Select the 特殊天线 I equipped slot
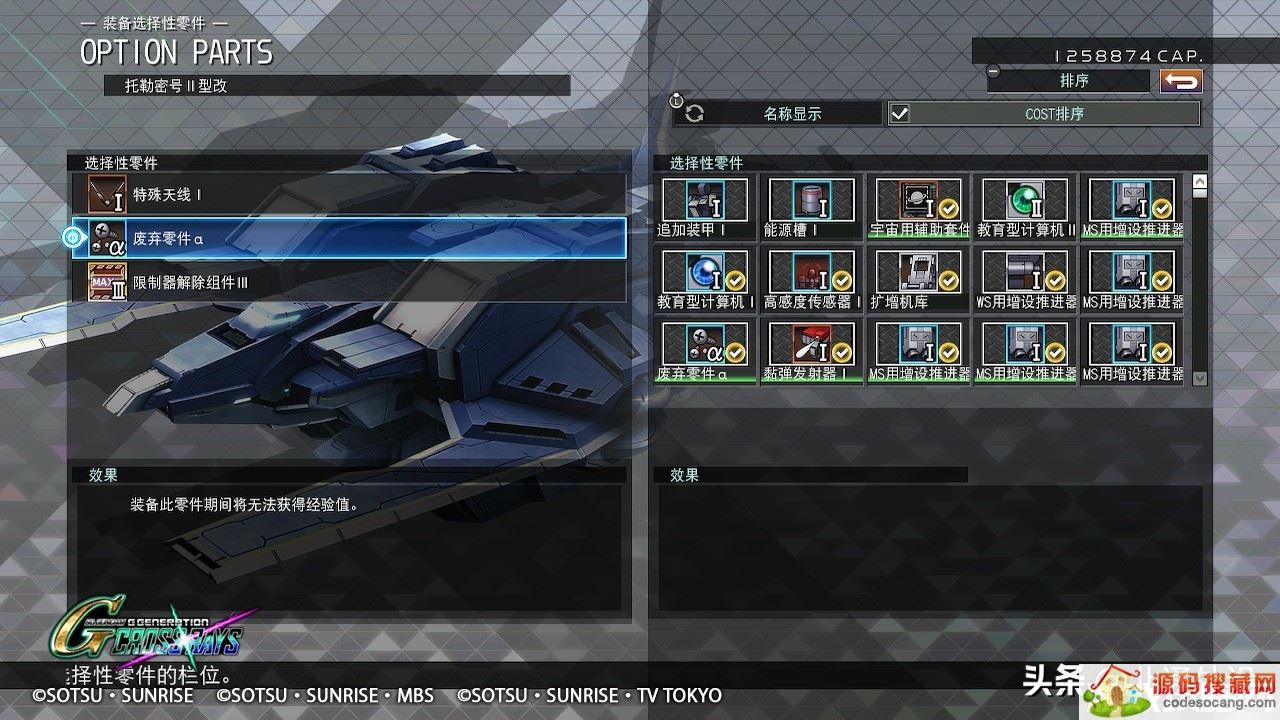1280x720 pixels. click(348, 194)
